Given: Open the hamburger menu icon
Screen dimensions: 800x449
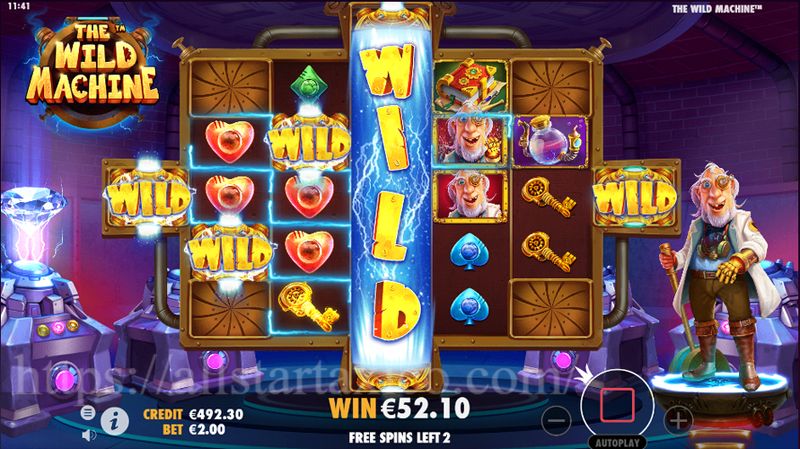Looking at the screenshot, I should 87,412.
